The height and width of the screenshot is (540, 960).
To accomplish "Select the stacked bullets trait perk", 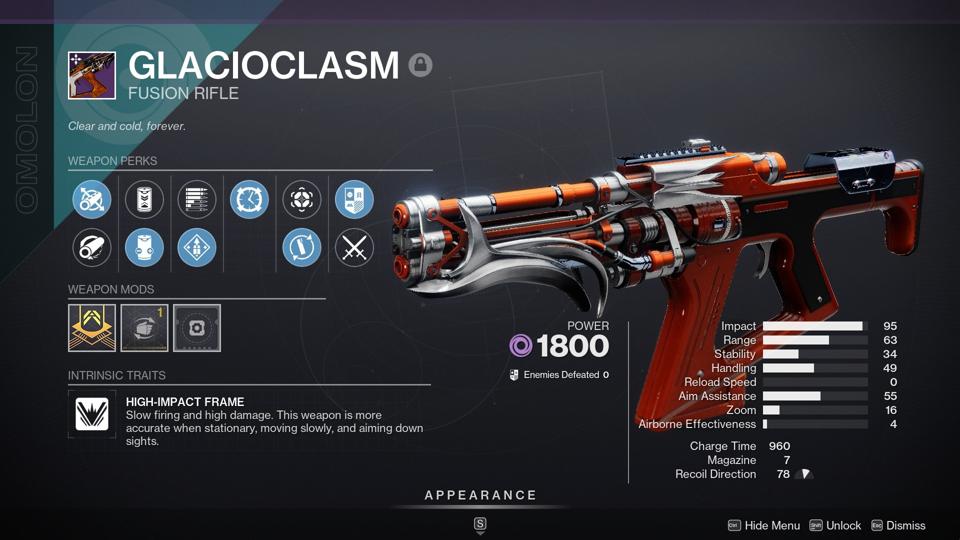I will coord(197,200).
